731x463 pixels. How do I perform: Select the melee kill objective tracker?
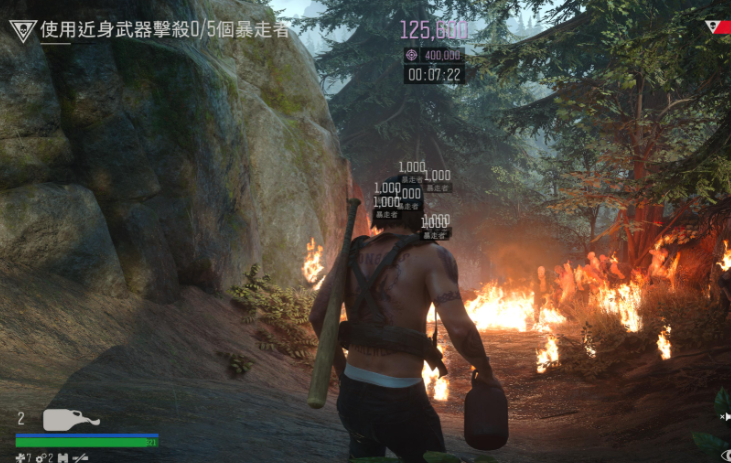click(x=165, y=29)
